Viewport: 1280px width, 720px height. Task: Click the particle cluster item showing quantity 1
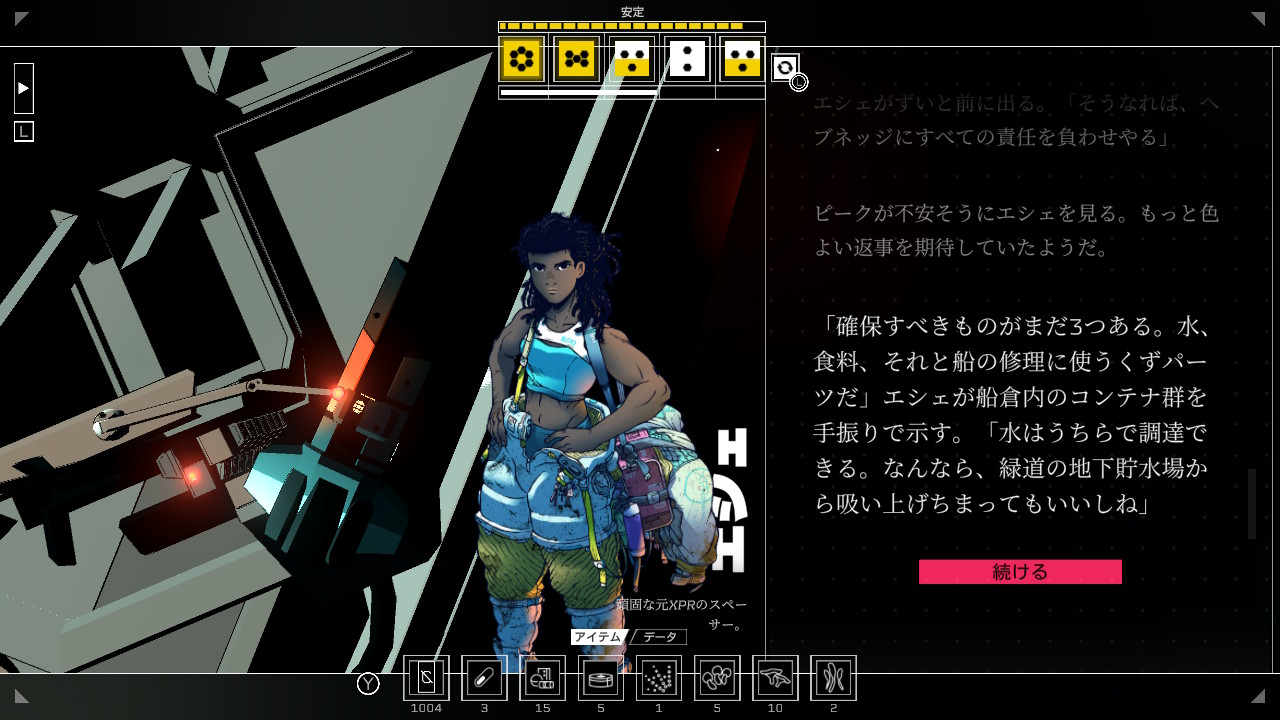click(x=658, y=677)
